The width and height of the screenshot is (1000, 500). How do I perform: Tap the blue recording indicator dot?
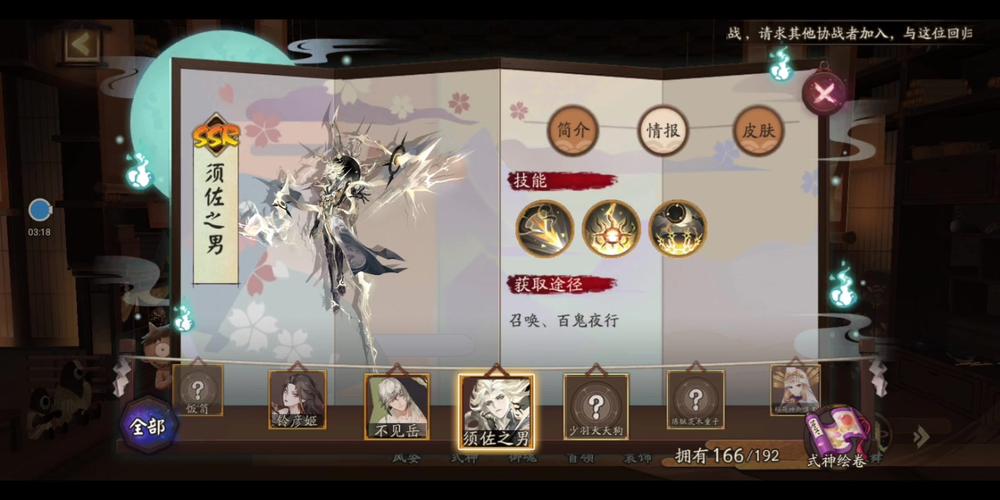[40, 210]
